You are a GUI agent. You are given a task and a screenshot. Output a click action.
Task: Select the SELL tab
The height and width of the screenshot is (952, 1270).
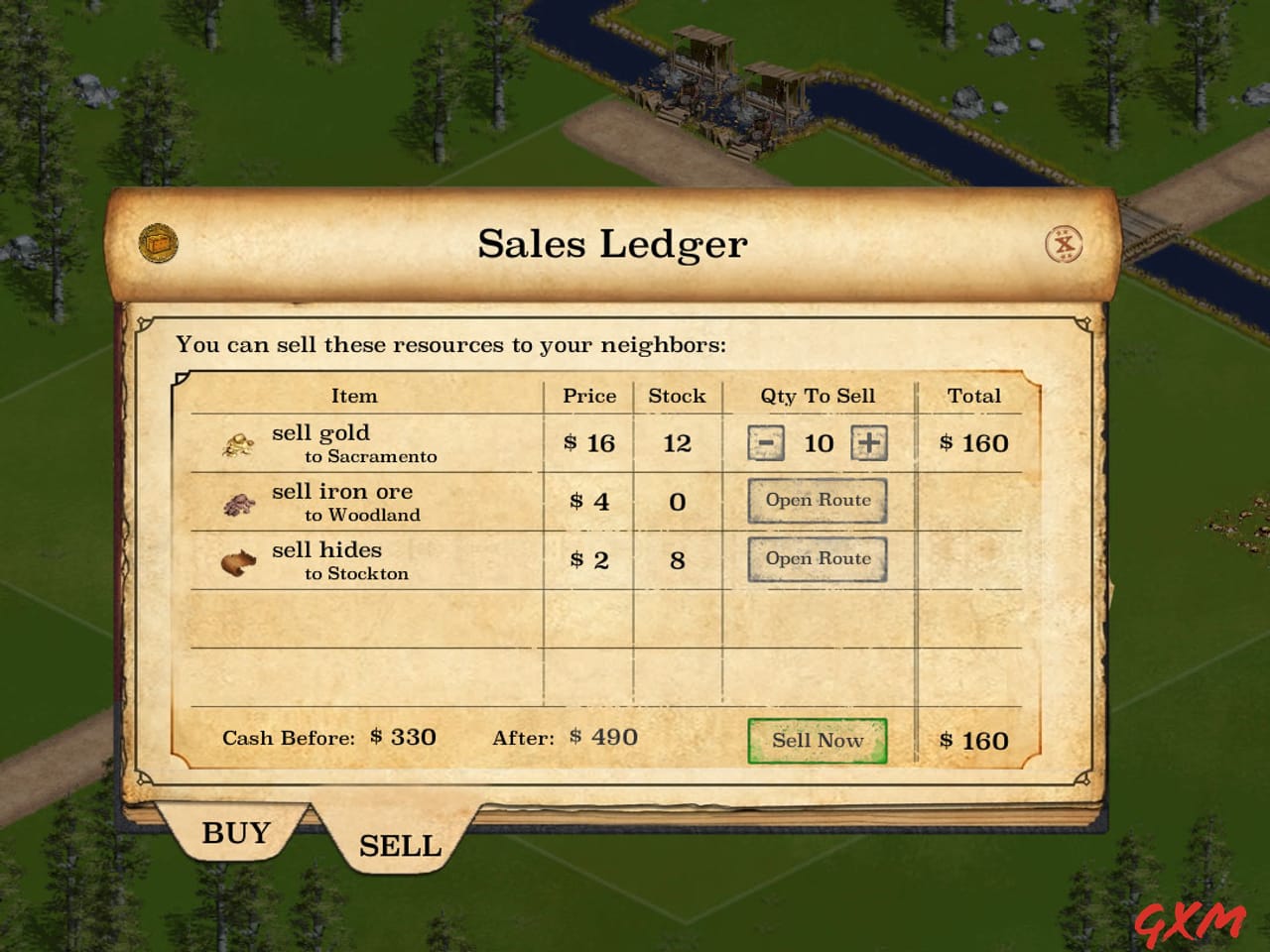click(398, 844)
